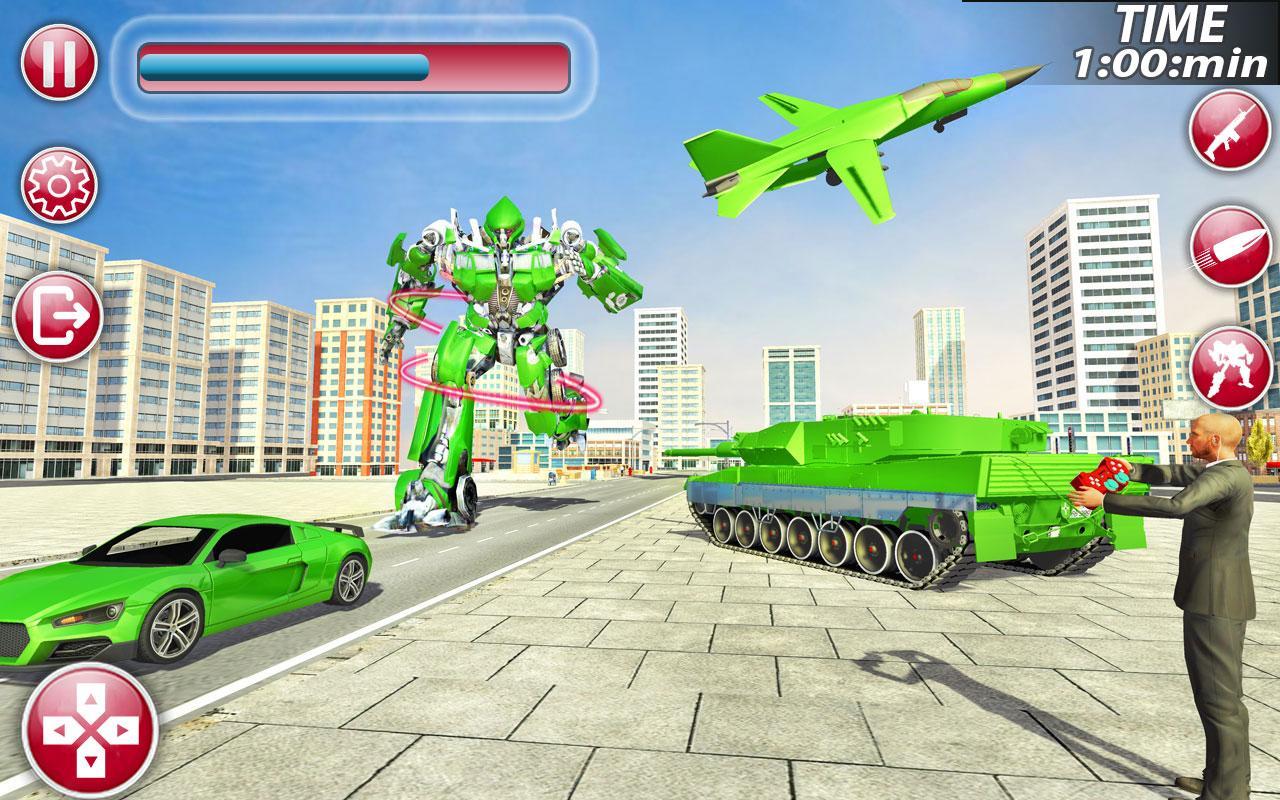This screenshot has height=800, width=1280.
Task: Tap the center of the movement pad
Action: coord(90,732)
